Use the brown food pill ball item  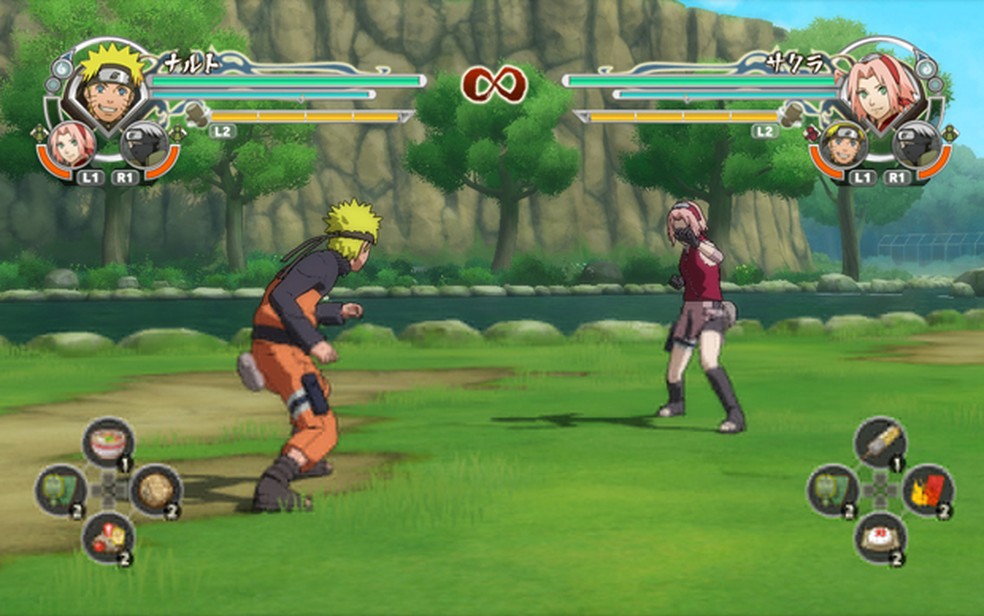click(154, 489)
